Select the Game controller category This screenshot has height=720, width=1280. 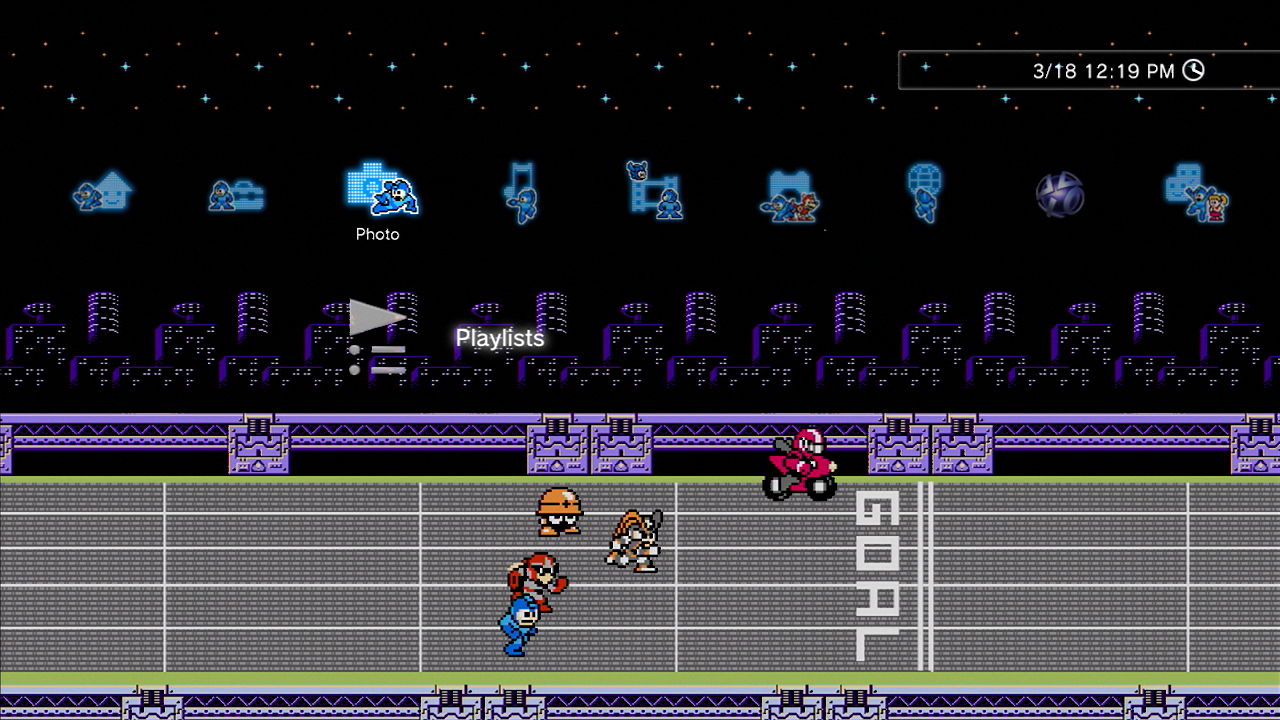pyautogui.click(x=790, y=194)
